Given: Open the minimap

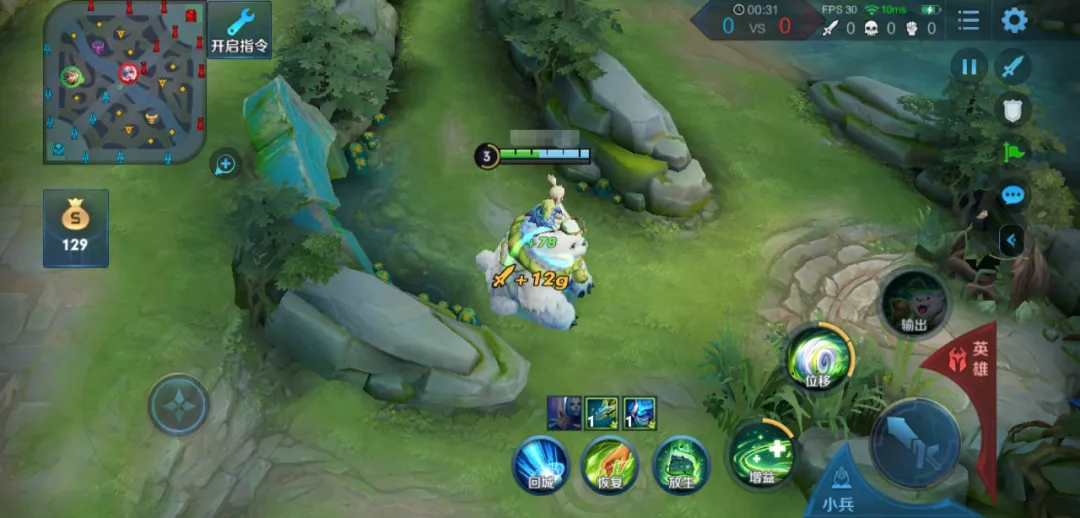Looking at the screenshot, I should [124, 82].
